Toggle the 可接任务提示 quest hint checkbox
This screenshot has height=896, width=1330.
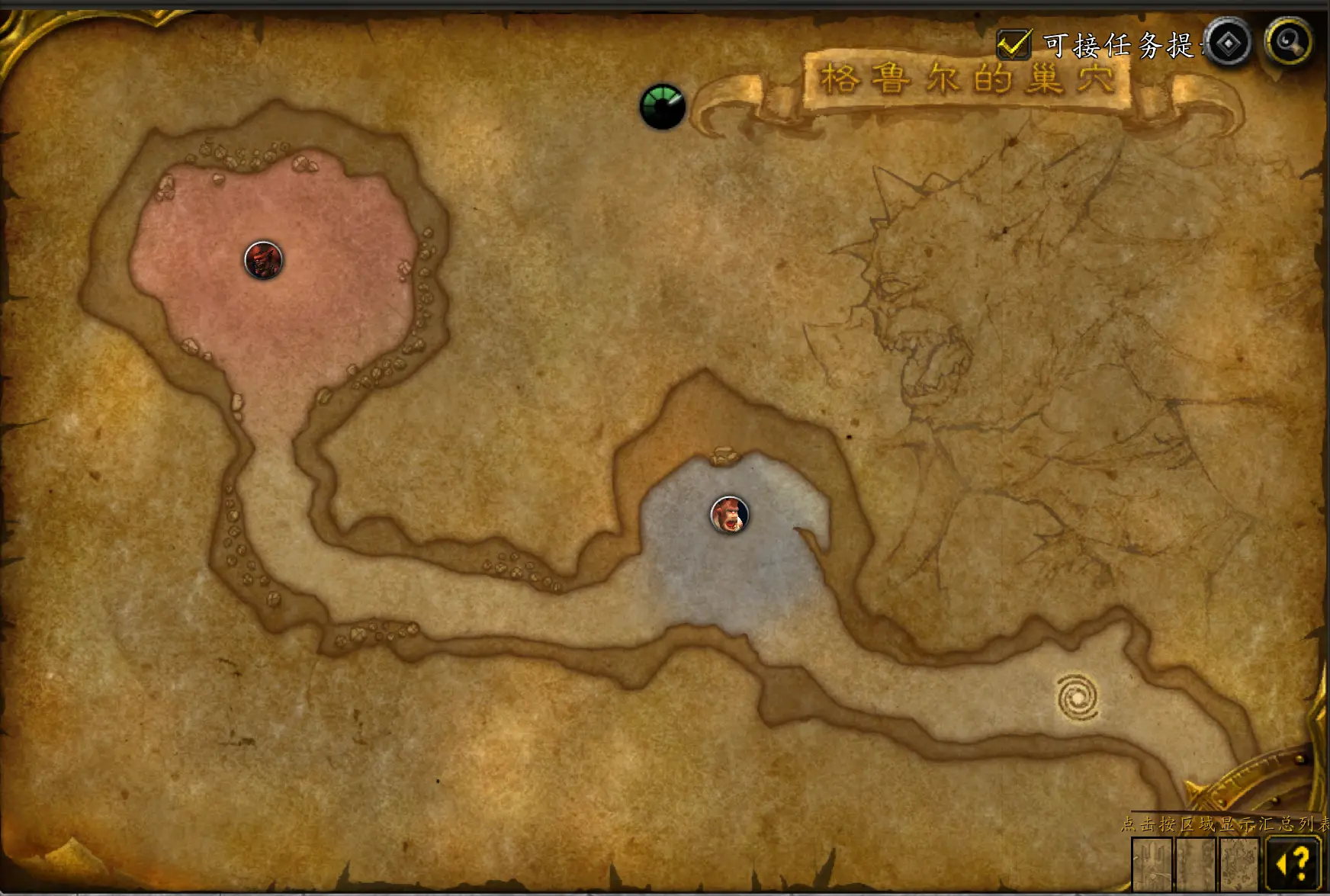(x=1014, y=44)
